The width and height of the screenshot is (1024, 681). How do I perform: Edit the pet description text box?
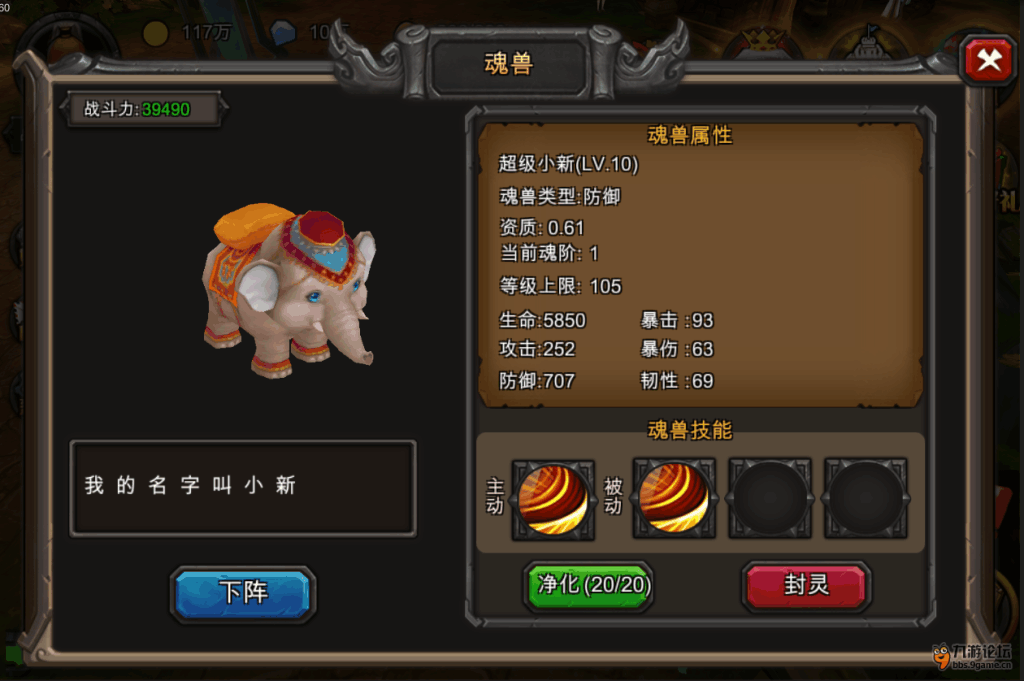243,488
